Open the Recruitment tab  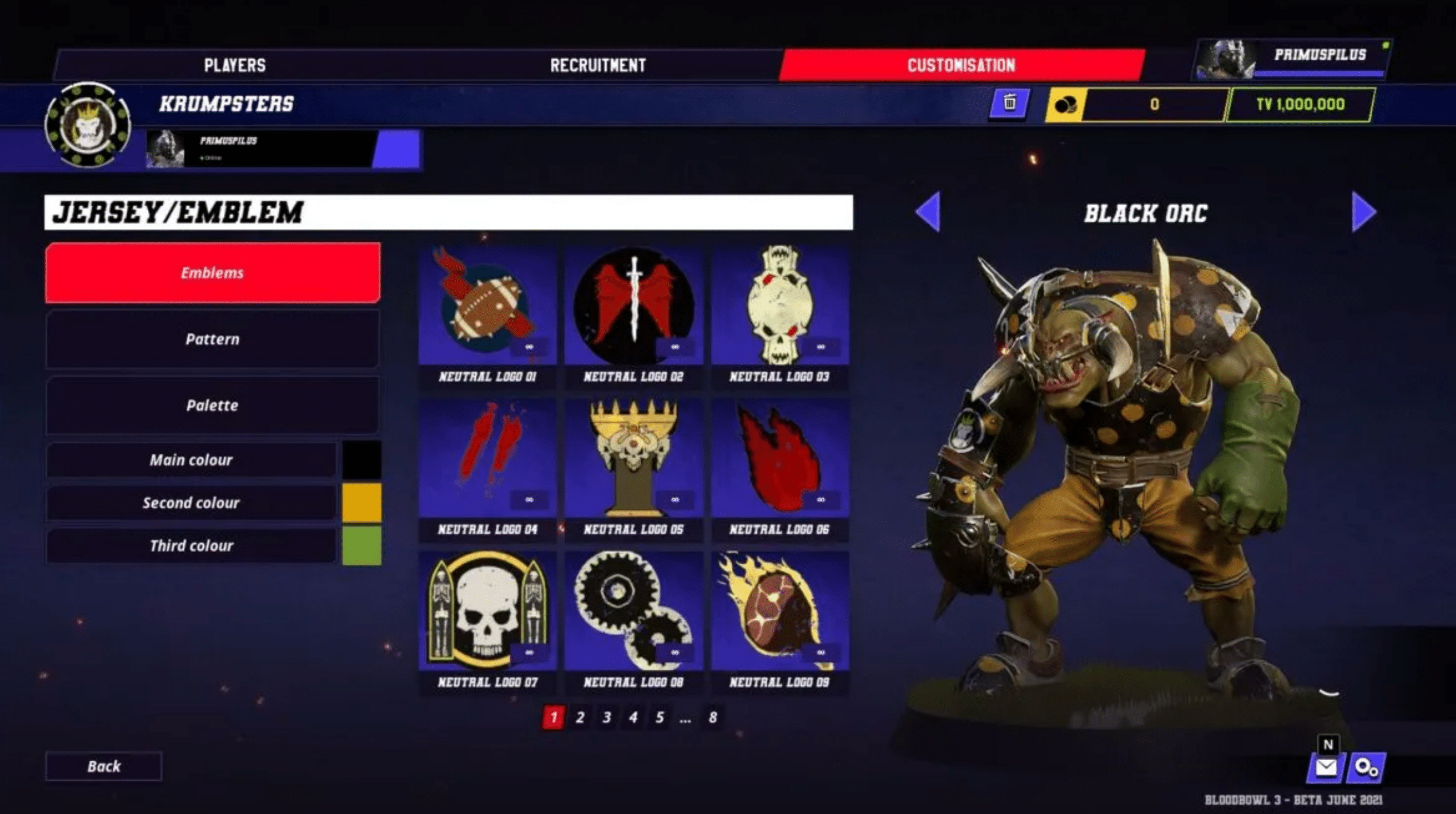click(598, 65)
